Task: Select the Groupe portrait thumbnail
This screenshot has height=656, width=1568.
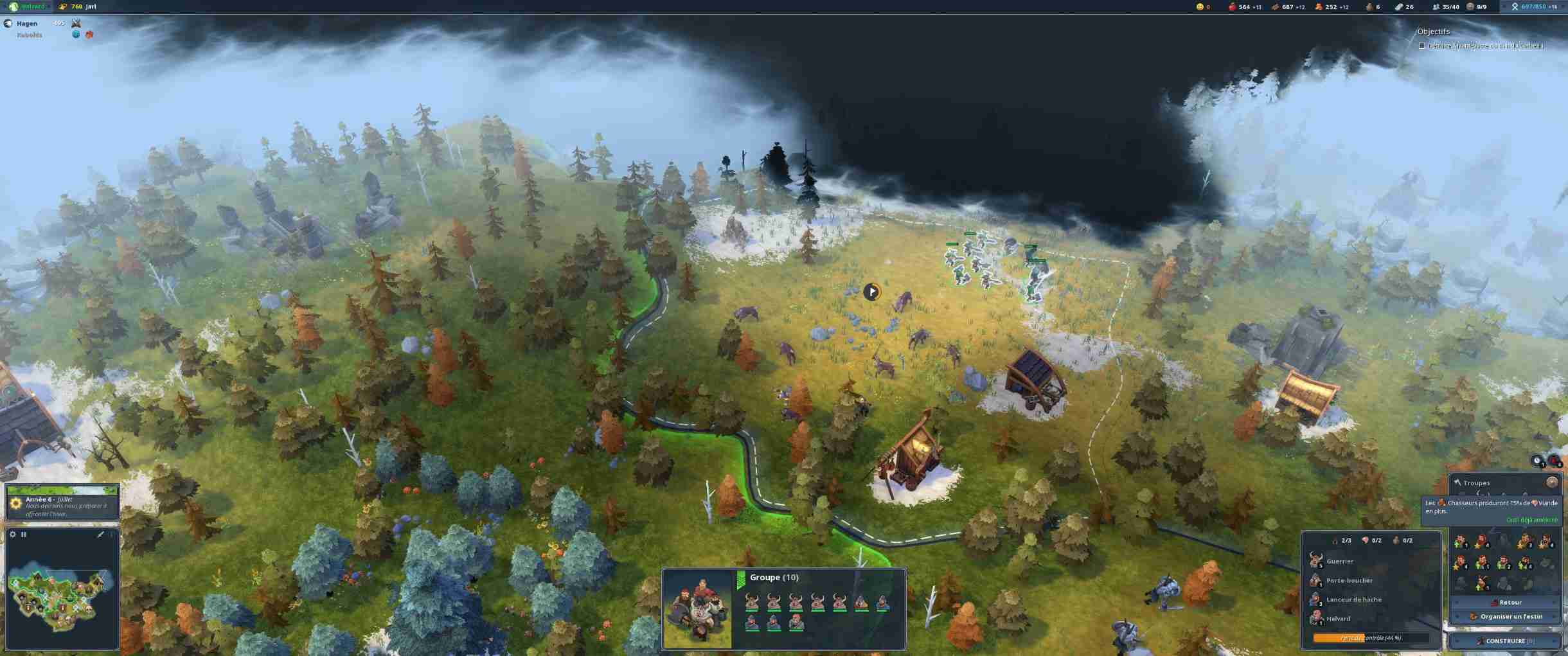Action: tap(698, 609)
